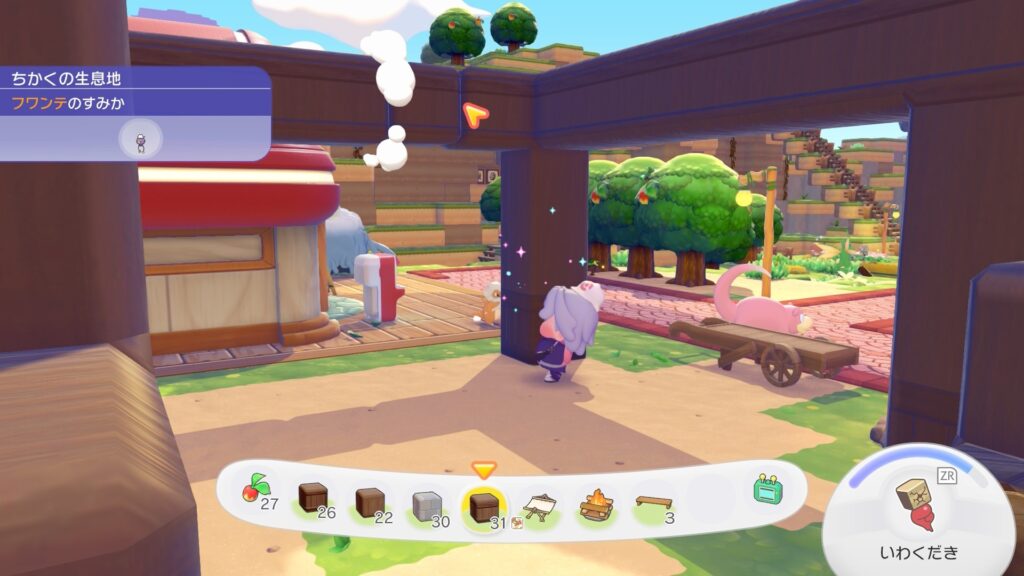
Task: Select the wood block stack of 26
Action: (x=313, y=496)
